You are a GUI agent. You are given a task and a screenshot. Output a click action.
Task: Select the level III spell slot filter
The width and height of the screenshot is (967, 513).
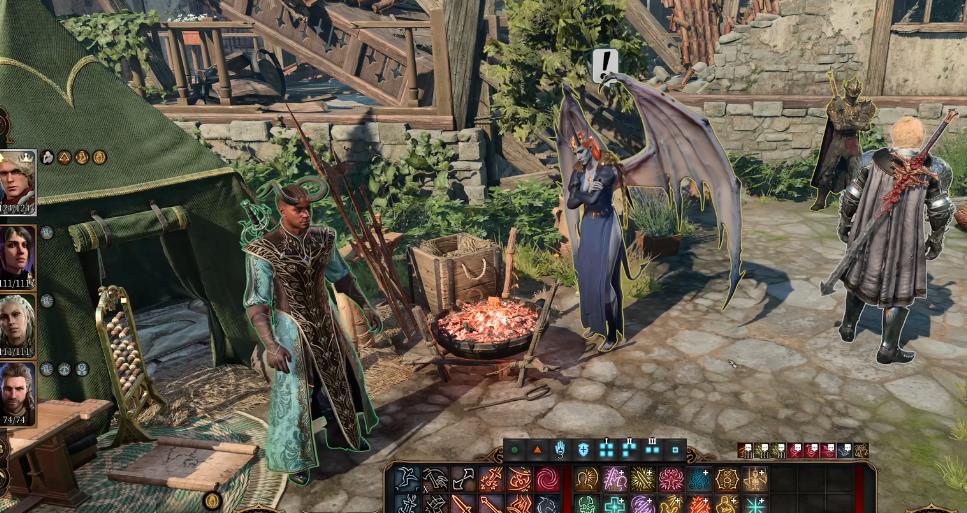point(652,450)
